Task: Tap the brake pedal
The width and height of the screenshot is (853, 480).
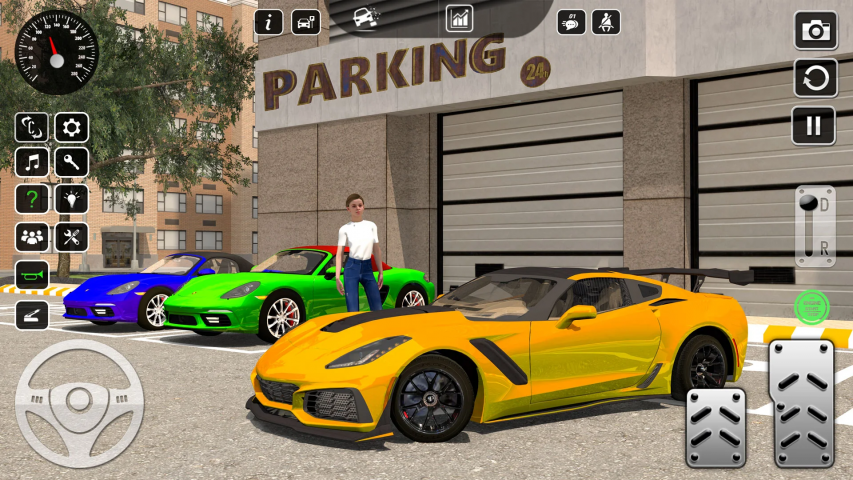Action: tap(716, 426)
